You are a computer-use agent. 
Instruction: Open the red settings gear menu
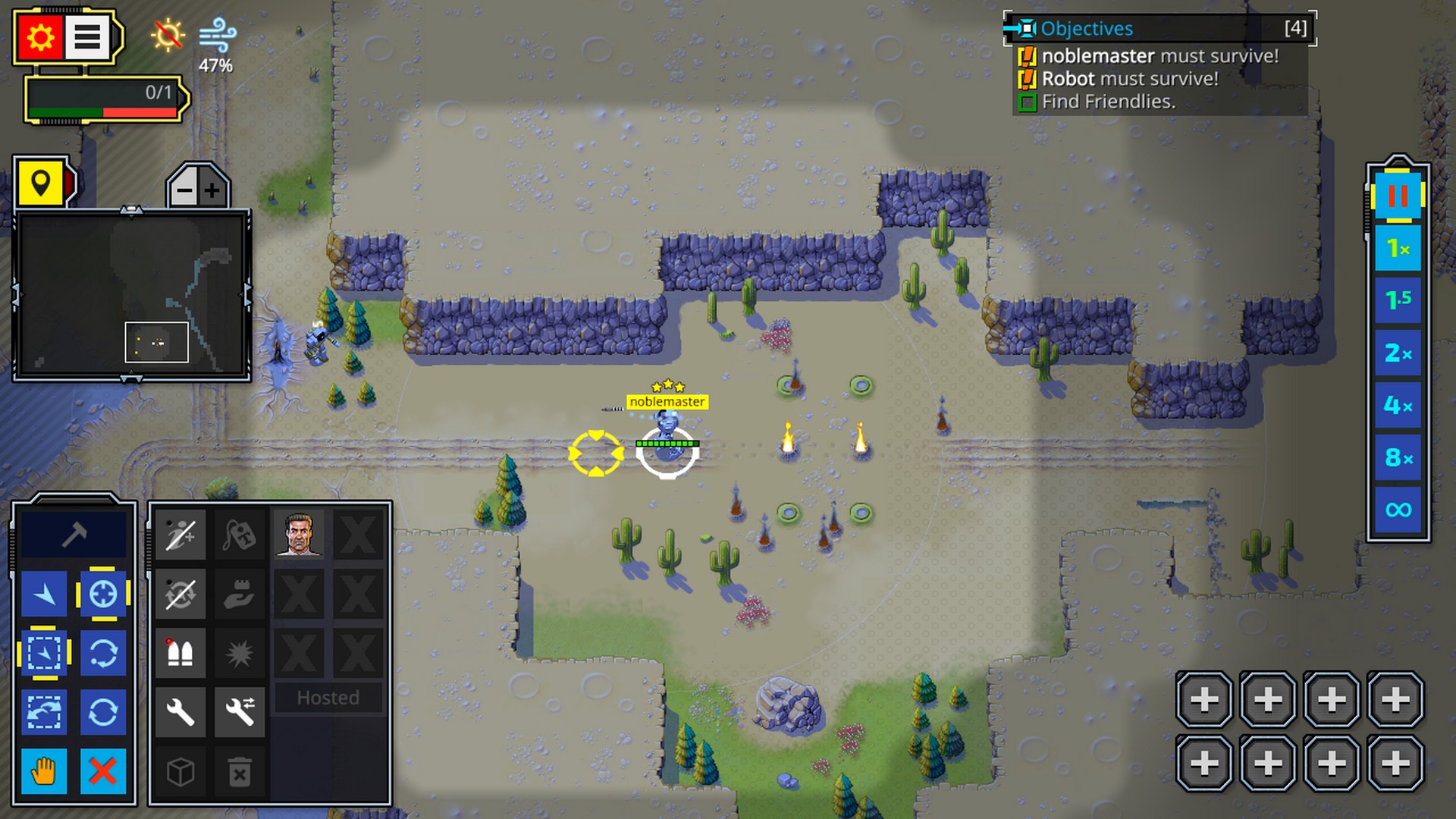40,37
